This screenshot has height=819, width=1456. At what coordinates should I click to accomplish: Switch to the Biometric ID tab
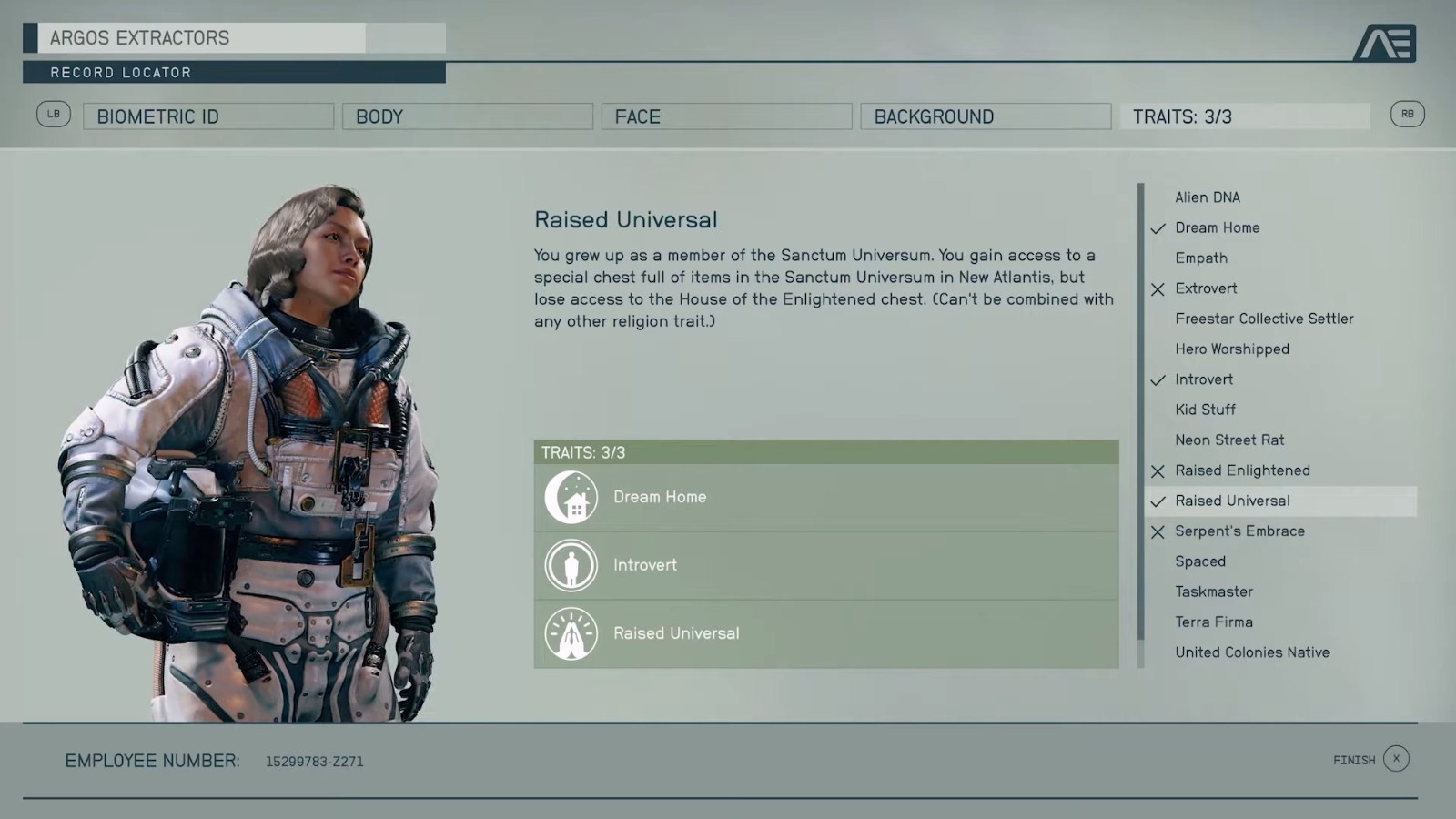click(208, 116)
